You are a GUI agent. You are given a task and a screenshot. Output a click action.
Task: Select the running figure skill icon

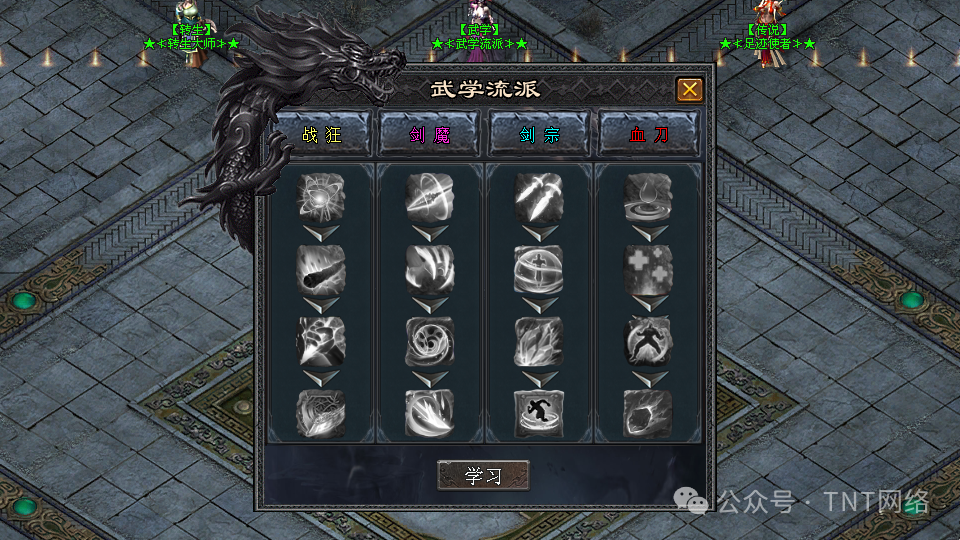tap(539, 413)
